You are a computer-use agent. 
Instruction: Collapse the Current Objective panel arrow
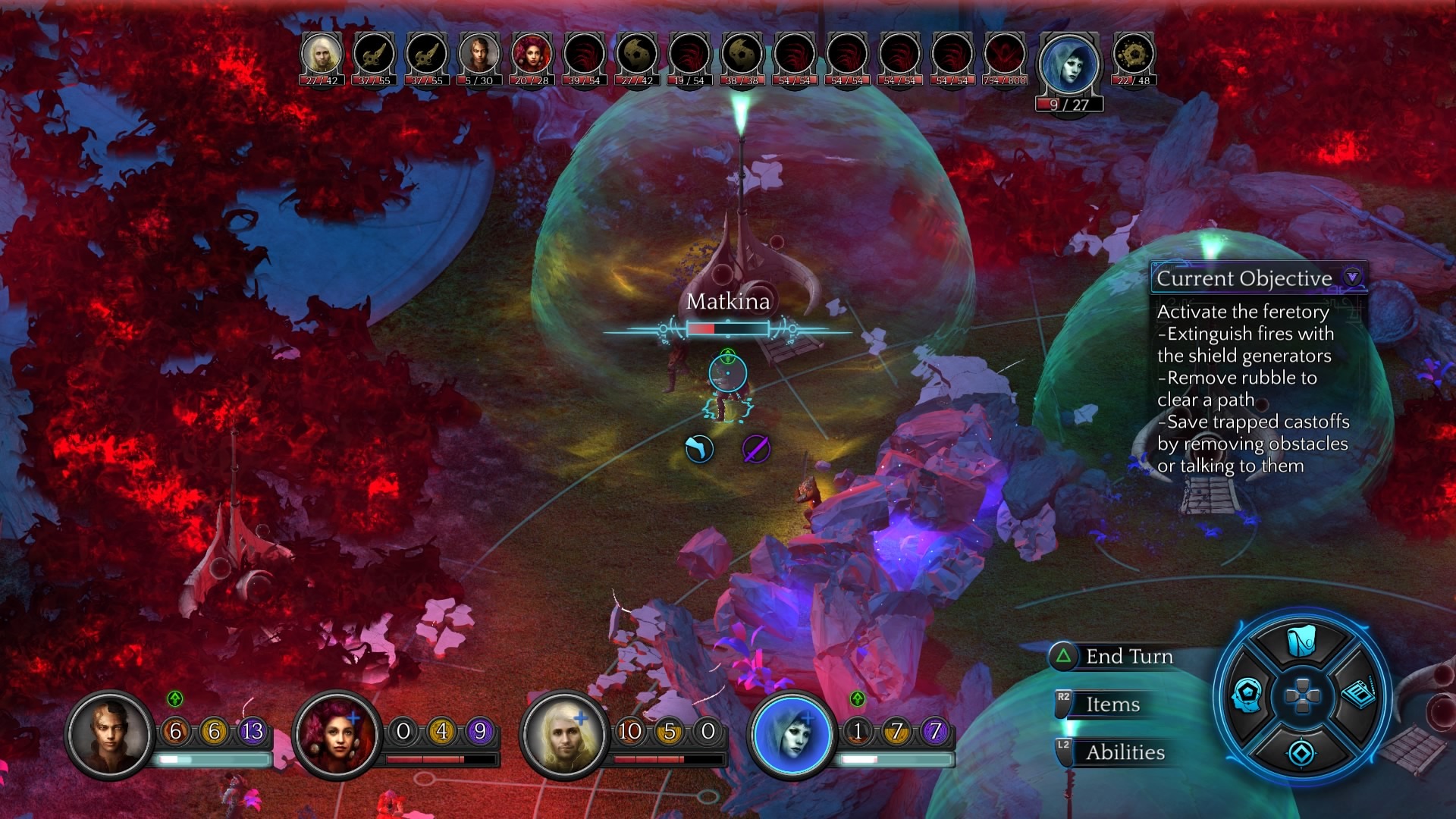point(1352,277)
